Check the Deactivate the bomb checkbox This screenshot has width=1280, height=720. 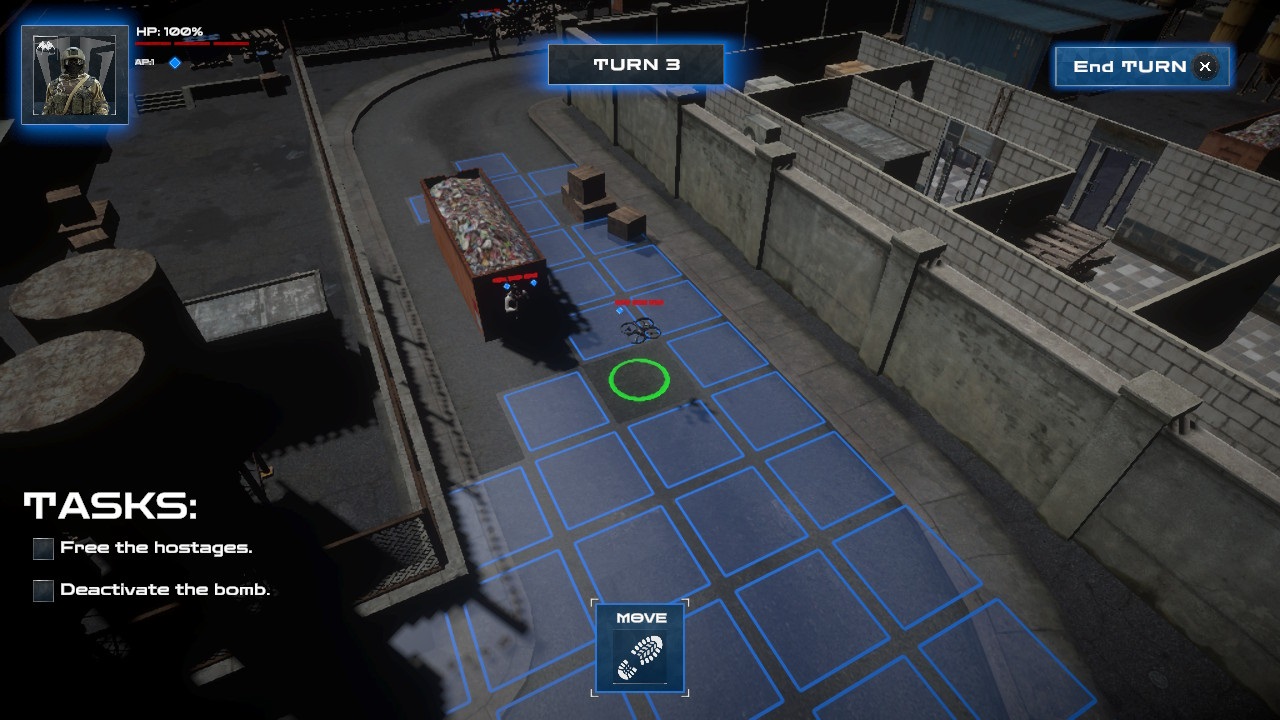(41, 591)
